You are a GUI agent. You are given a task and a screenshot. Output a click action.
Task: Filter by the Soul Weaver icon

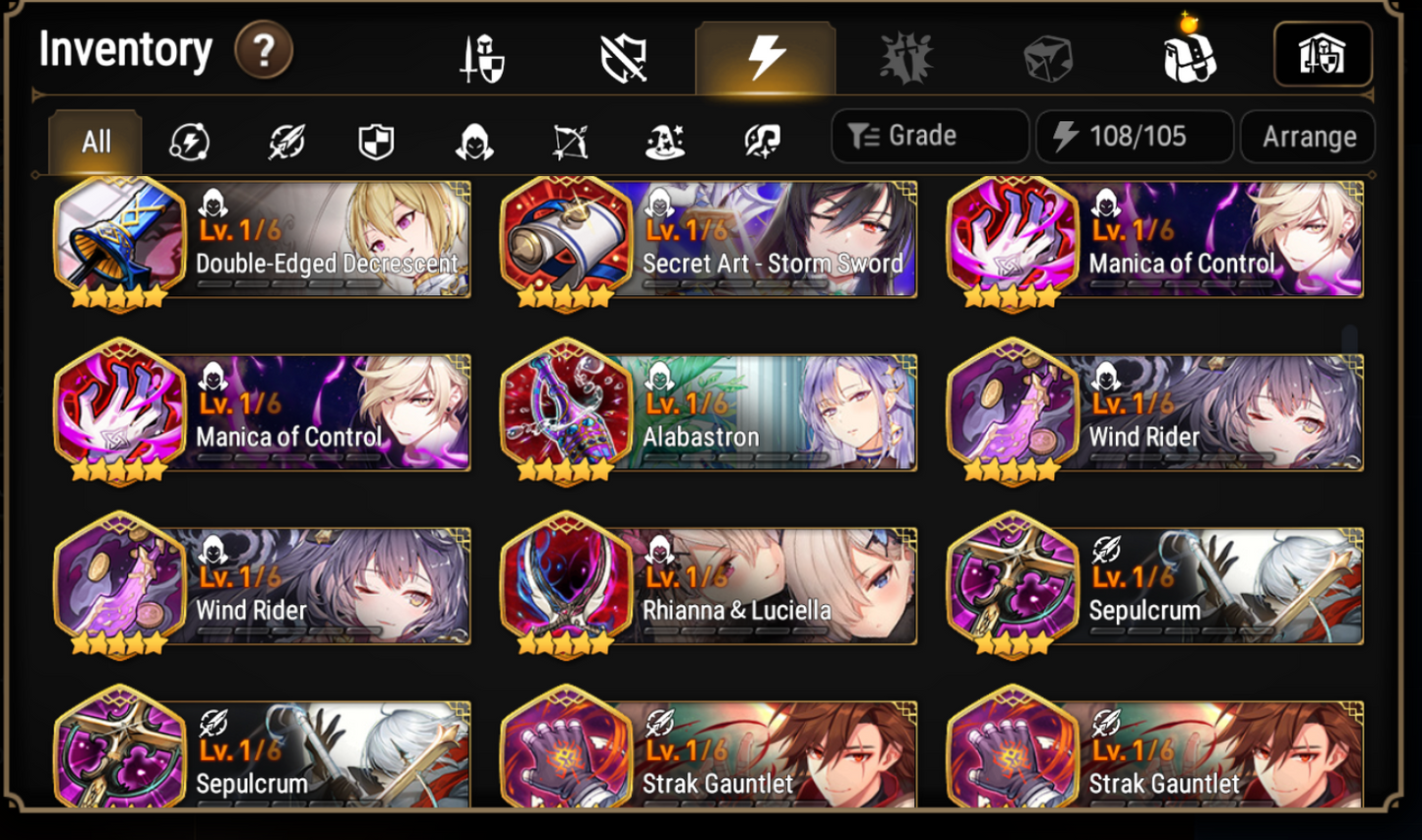point(758,143)
